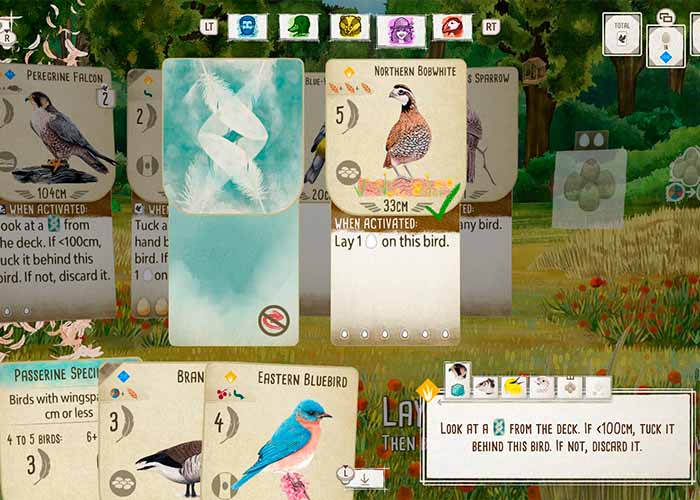Click the face-down feather deck card
Image resolution: width=700 pixels, height=500 pixels.
[x=233, y=200]
